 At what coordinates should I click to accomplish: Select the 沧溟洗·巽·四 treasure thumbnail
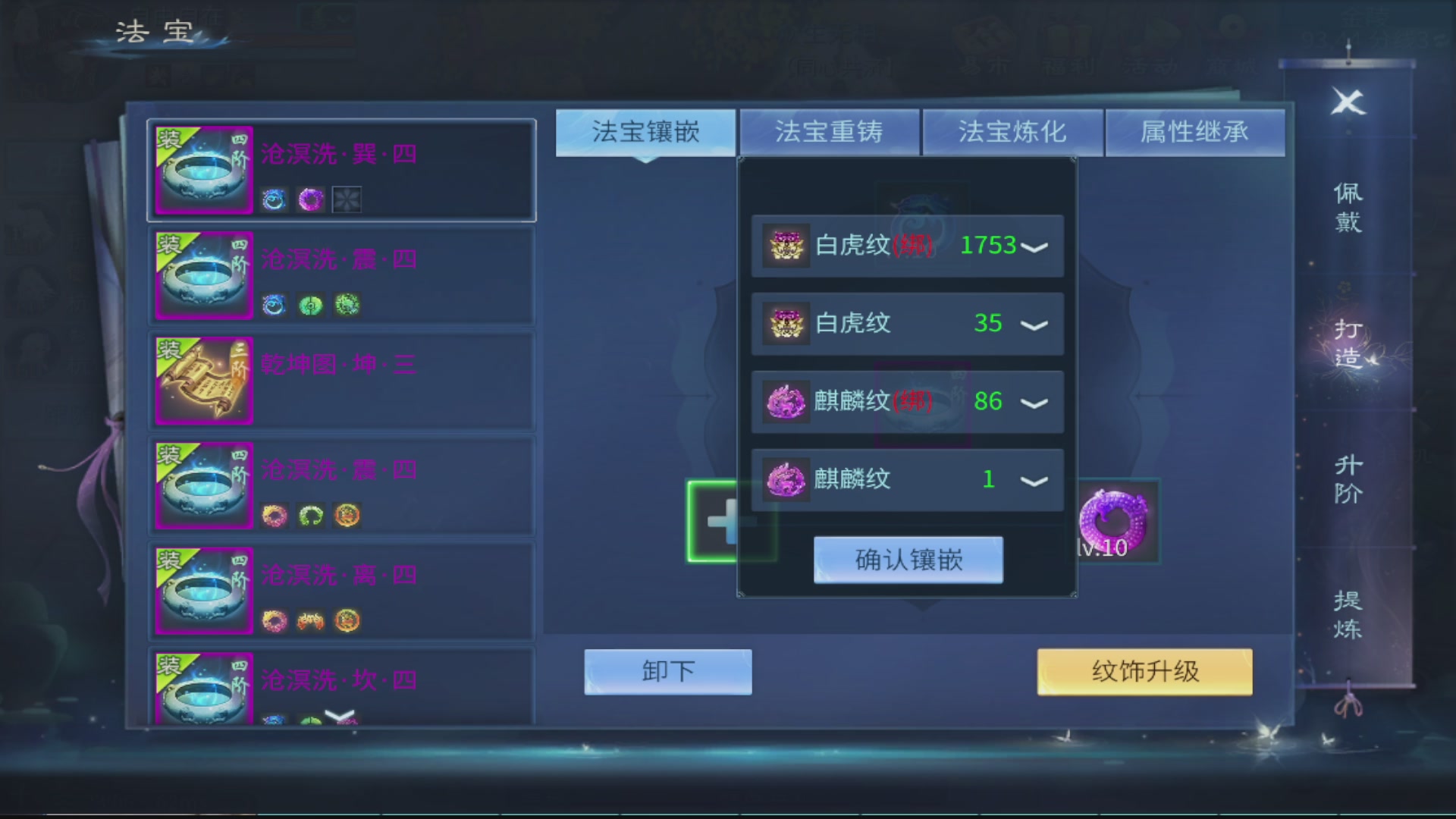pyautogui.click(x=203, y=171)
